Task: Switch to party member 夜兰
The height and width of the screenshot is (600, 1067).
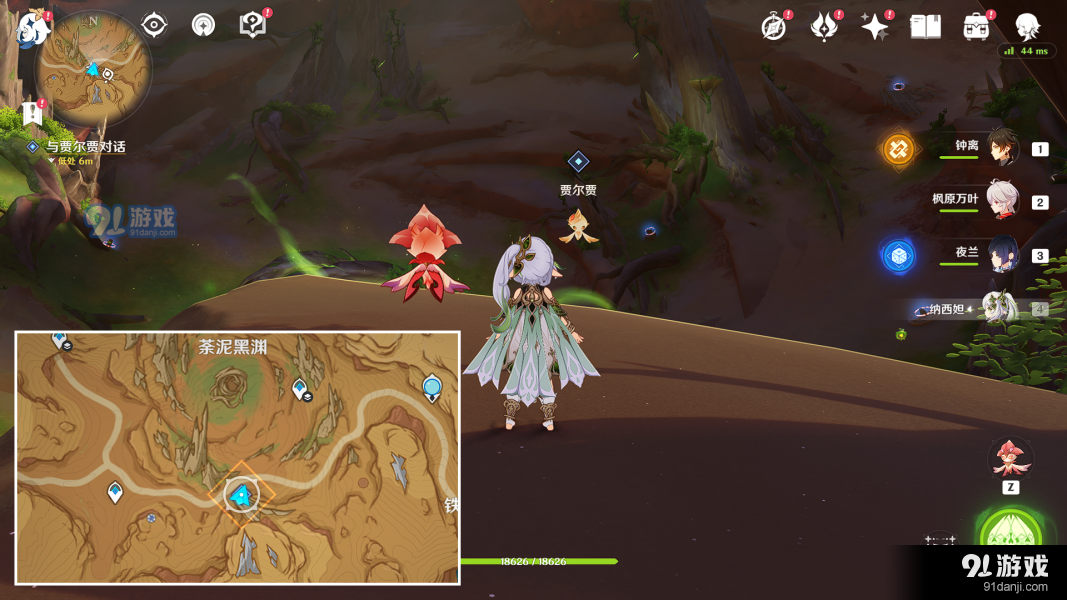Action: pyautogui.click(x=1002, y=255)
